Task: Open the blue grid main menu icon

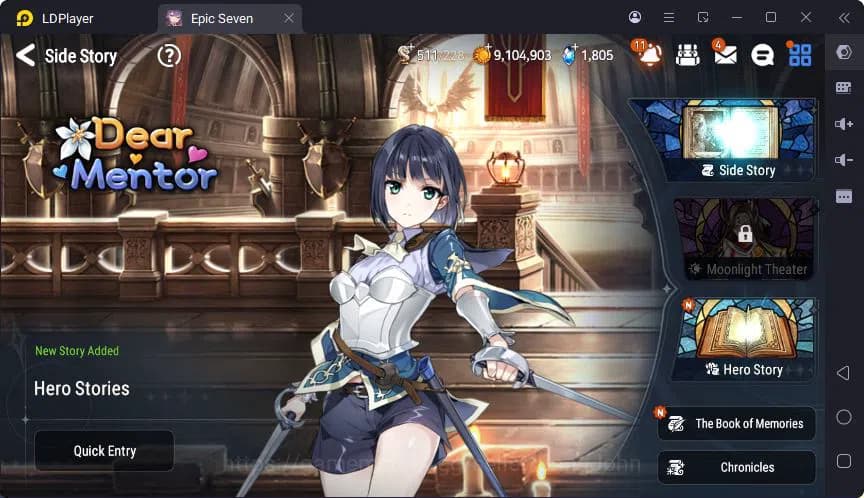Action: (x=800, y=56)
